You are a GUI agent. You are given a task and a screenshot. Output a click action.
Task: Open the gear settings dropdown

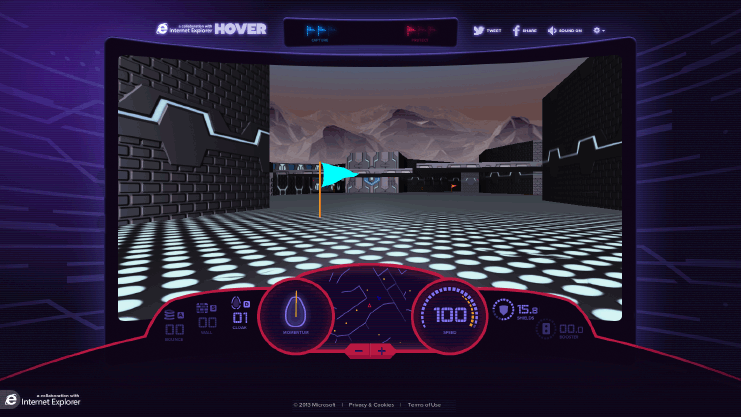click(x=599, y=30)
